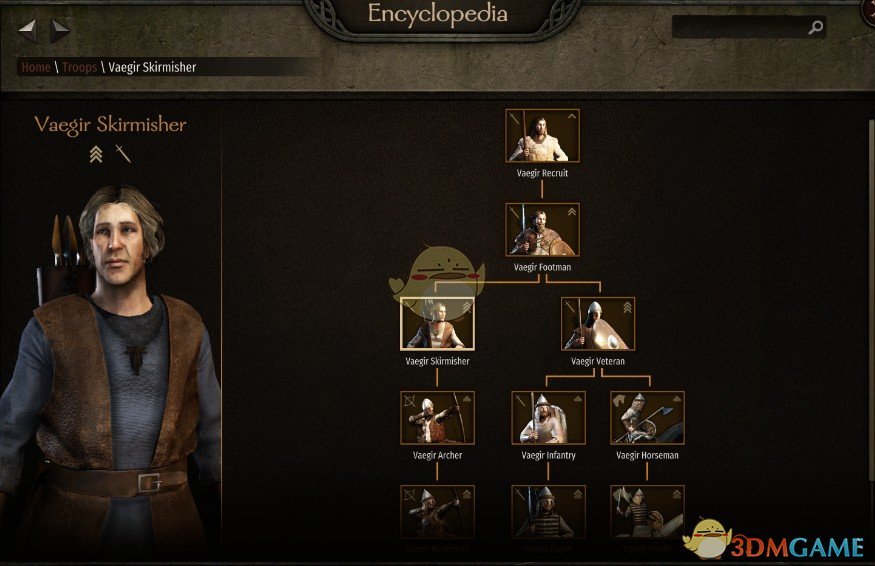The height and width of the screenshot is (566, 875).
Task: Click the encyclopedia search field
Action: pyautogui.click(x=738, y=28)
